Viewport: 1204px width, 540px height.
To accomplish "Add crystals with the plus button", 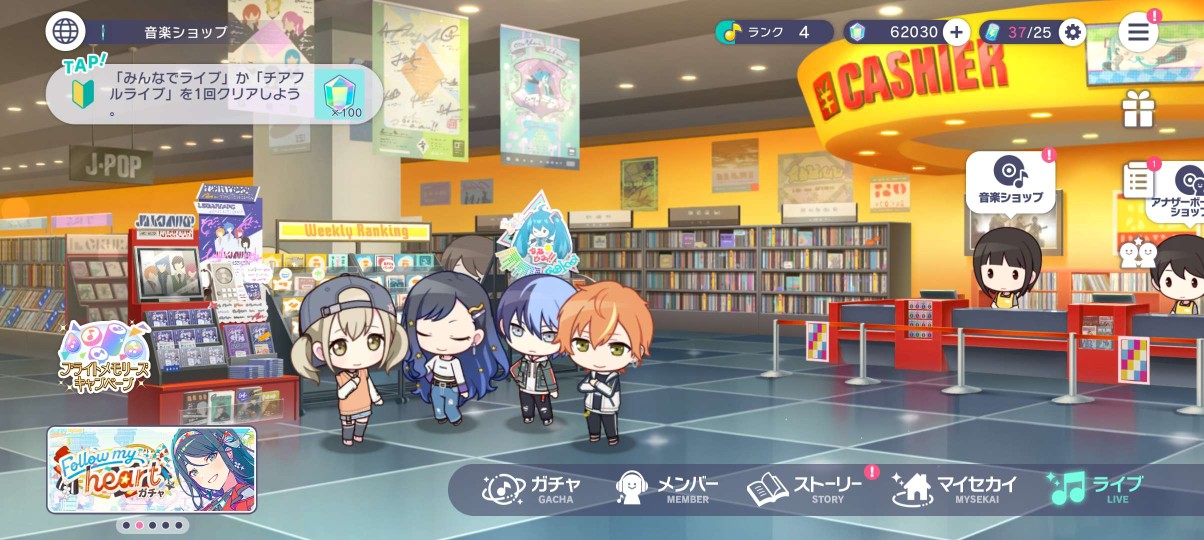I will [956, 32].
